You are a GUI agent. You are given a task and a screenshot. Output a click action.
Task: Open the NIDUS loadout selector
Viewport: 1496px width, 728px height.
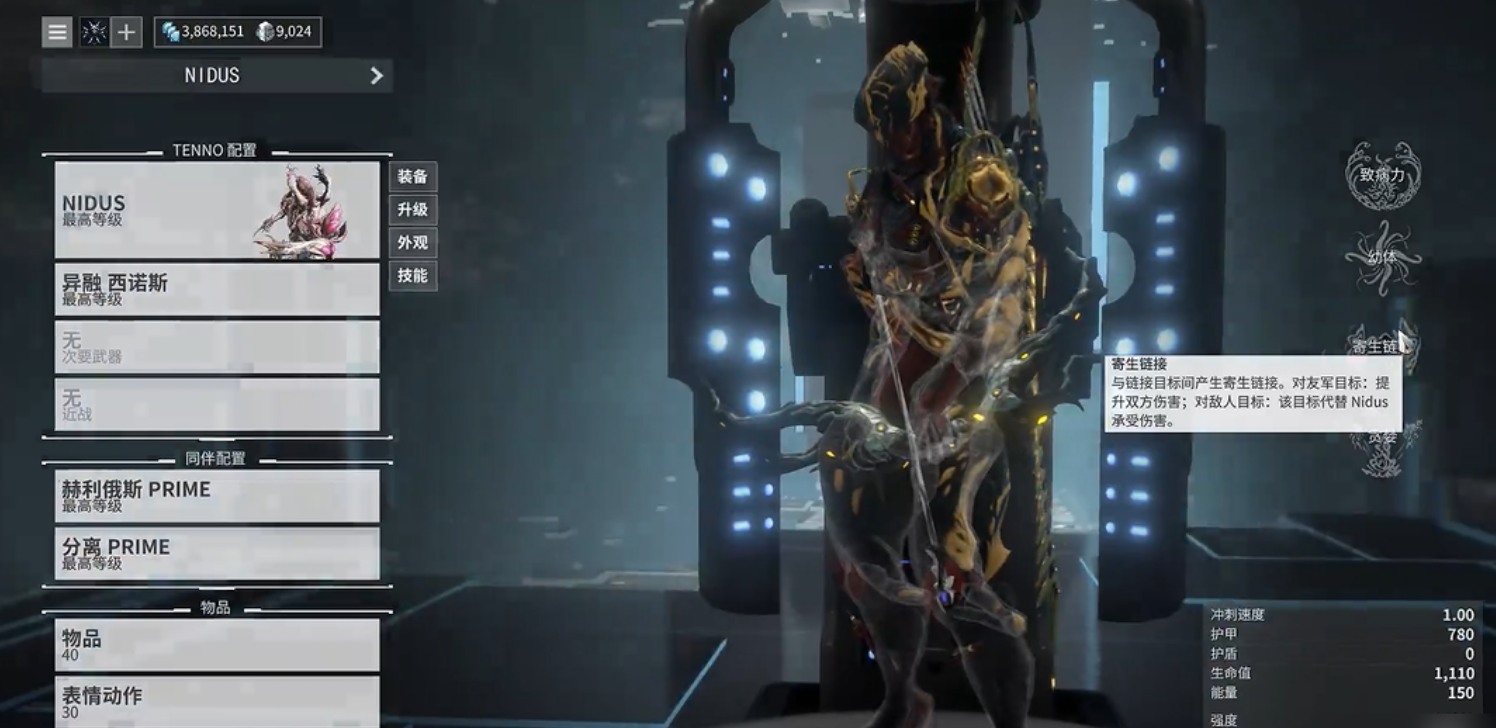217,75
